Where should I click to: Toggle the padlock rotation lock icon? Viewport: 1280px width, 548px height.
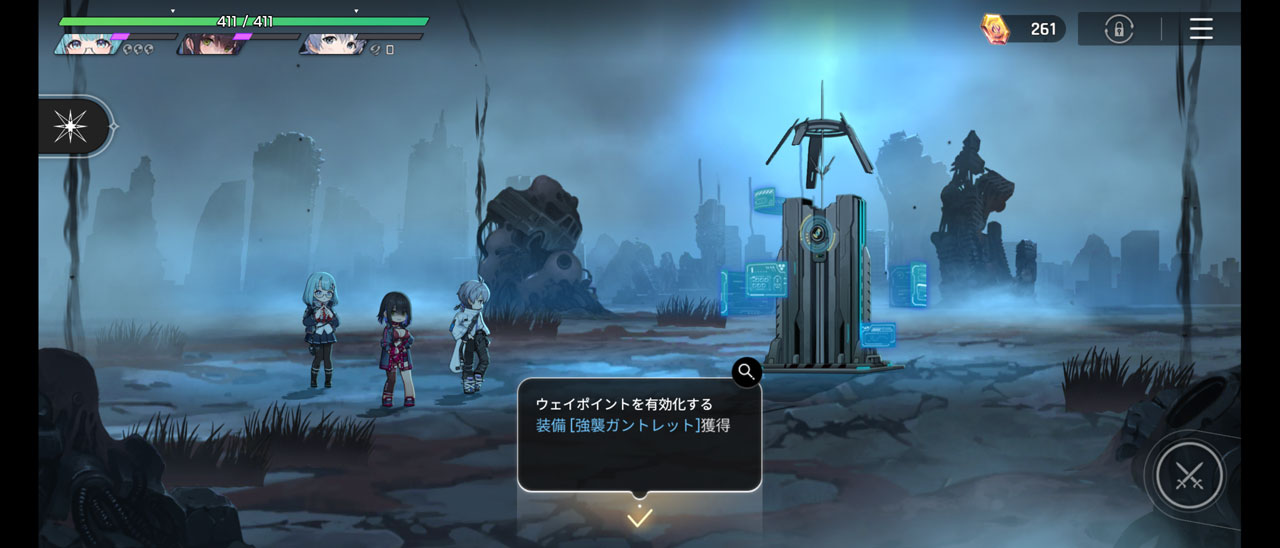click(1118, 29)
